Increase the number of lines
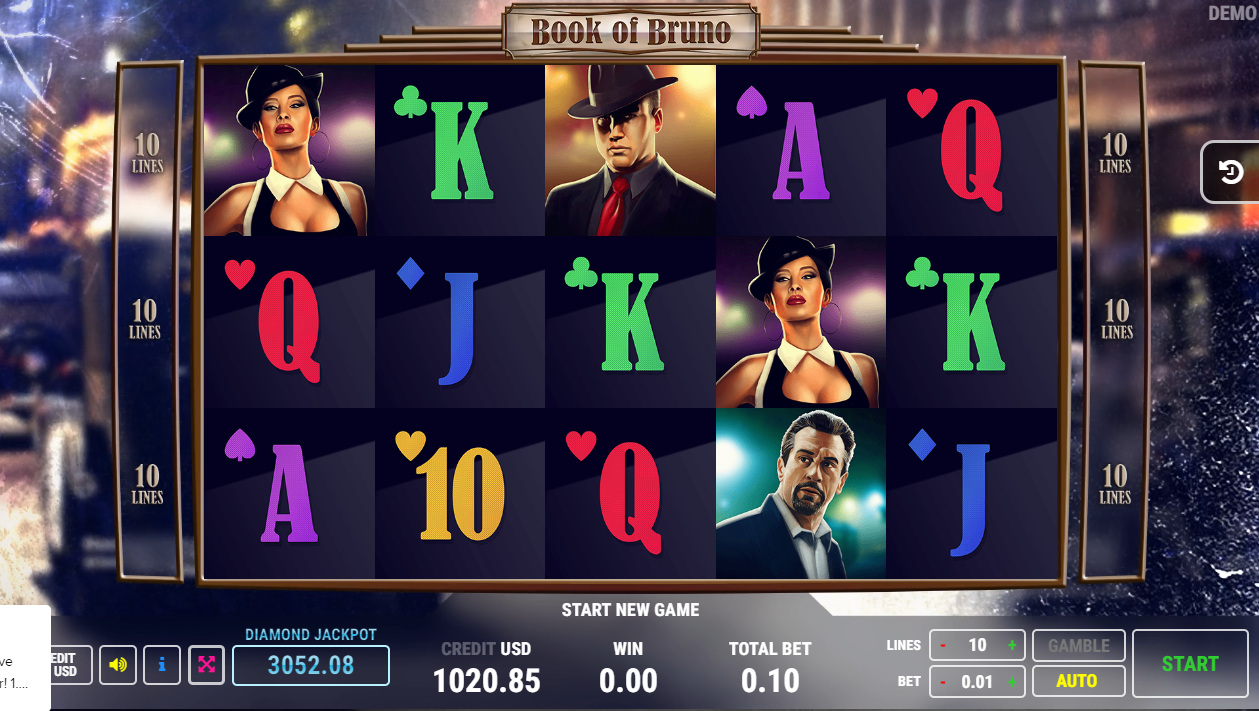The width and height of the screenshot is (1259, 711). pyautogui.click(x=1012, y=646)
